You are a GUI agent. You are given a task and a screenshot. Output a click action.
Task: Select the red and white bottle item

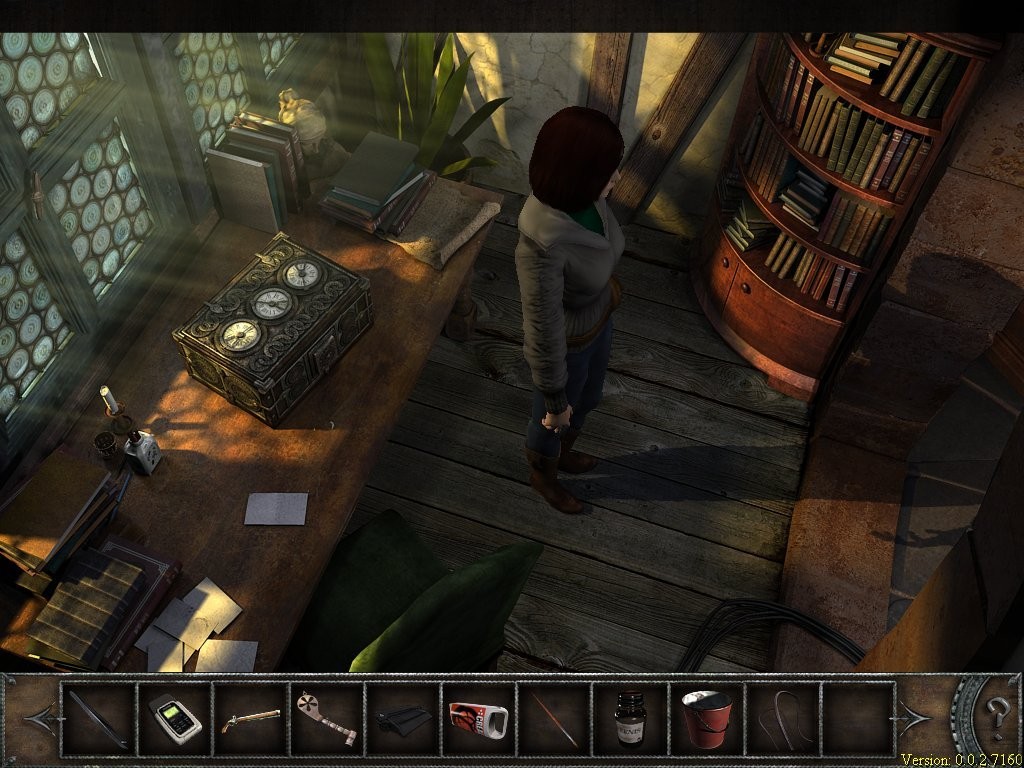478,718
